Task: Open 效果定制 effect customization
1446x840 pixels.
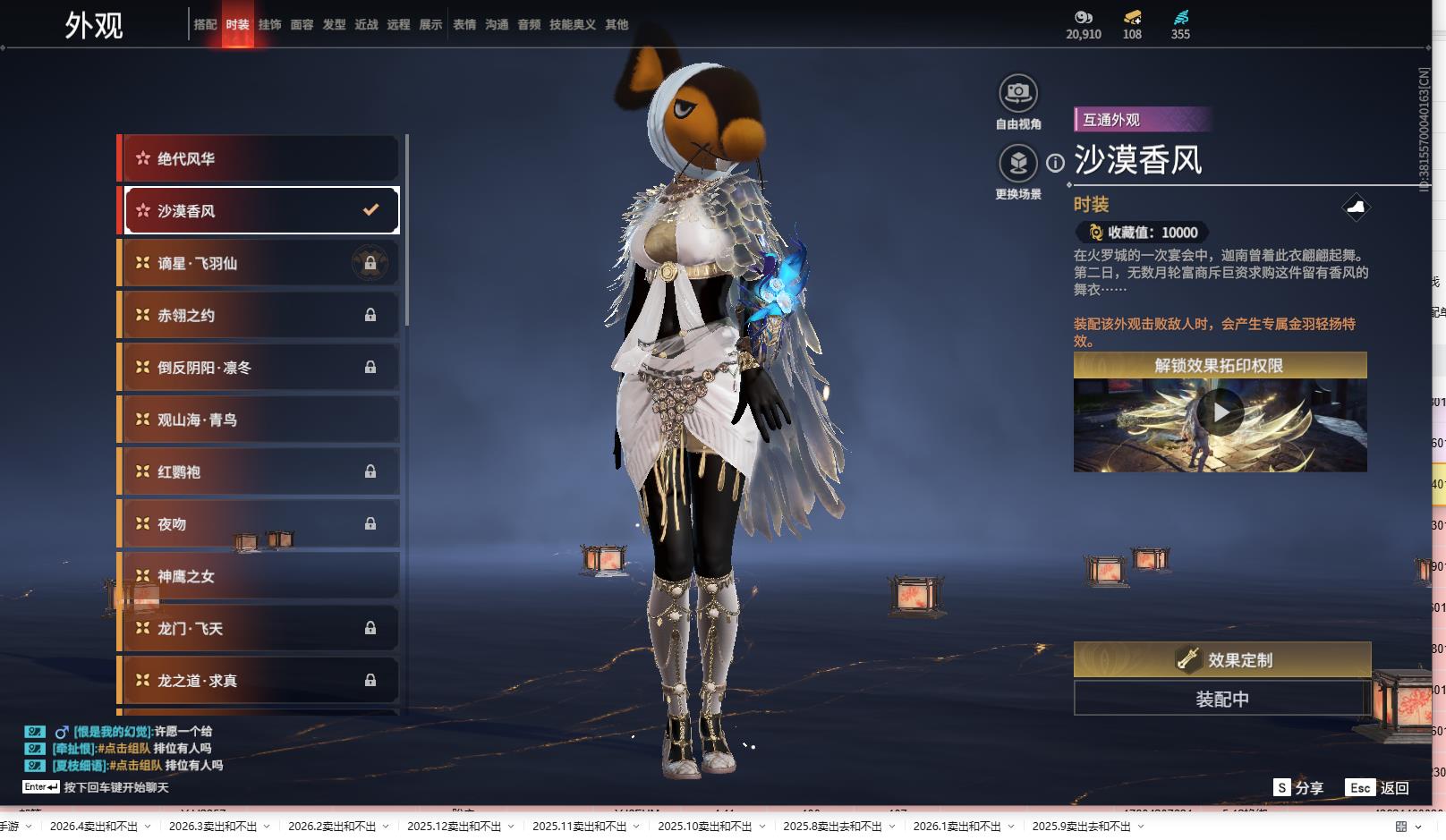Action: click(1221, 660)
